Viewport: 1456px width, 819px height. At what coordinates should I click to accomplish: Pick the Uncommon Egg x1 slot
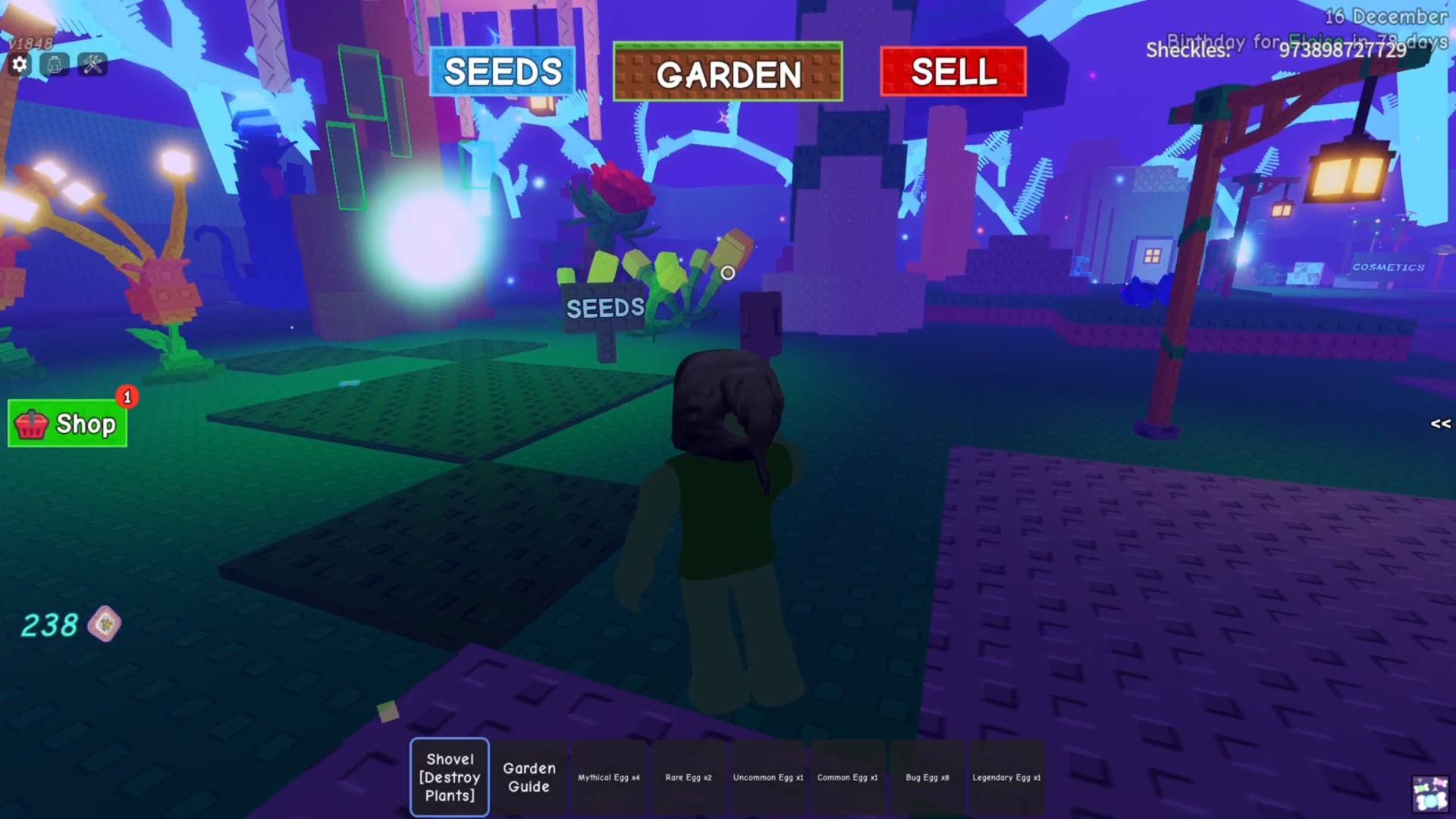[768, 777]
